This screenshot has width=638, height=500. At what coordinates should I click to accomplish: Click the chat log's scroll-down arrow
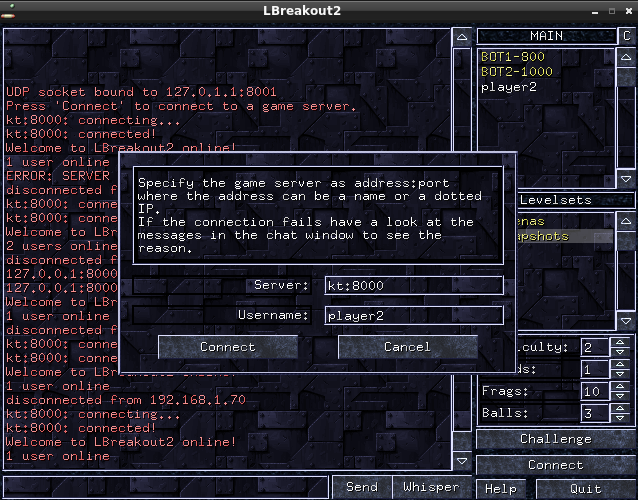(461, 462)
